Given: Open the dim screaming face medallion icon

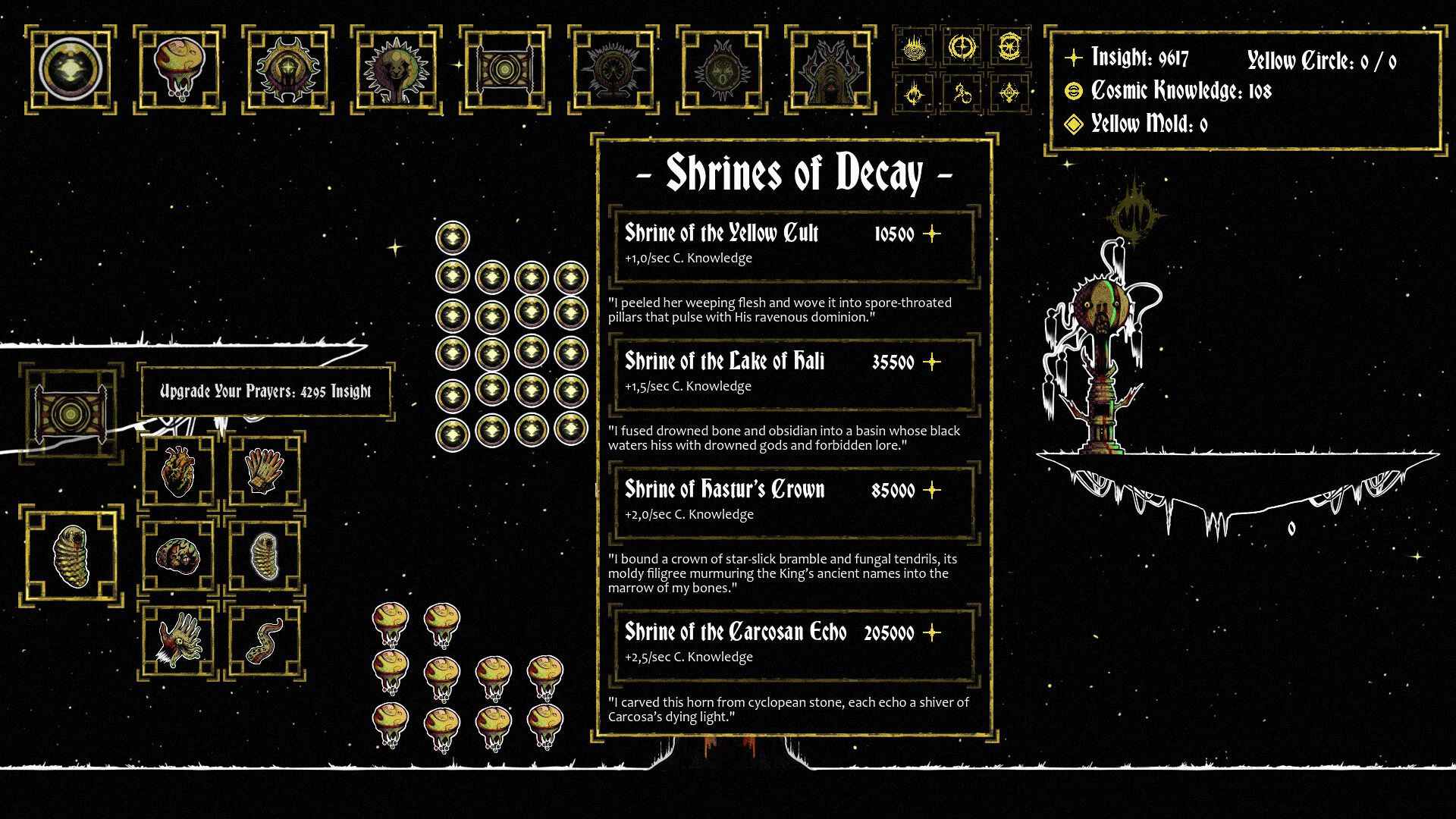Looking at the screenshot, I should [x=721, y=70].
